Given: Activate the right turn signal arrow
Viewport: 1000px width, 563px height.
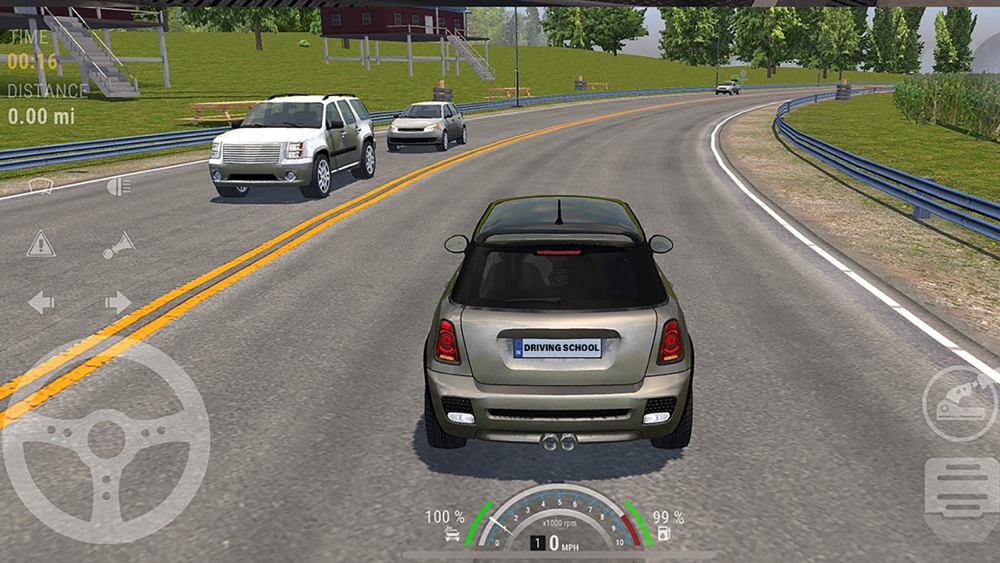Looking at the screenshot, I should pyautogui.click(x=118, y=302).
